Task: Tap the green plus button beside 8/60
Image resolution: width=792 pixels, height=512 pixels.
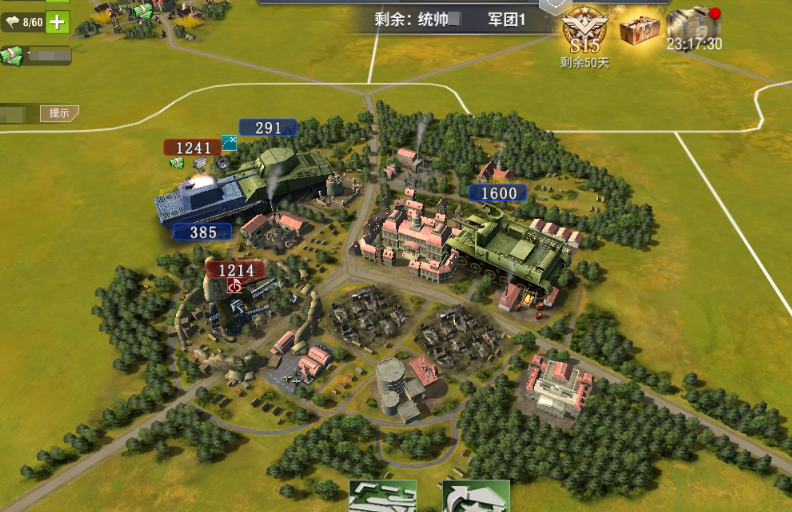Action: tap(58, 22)
